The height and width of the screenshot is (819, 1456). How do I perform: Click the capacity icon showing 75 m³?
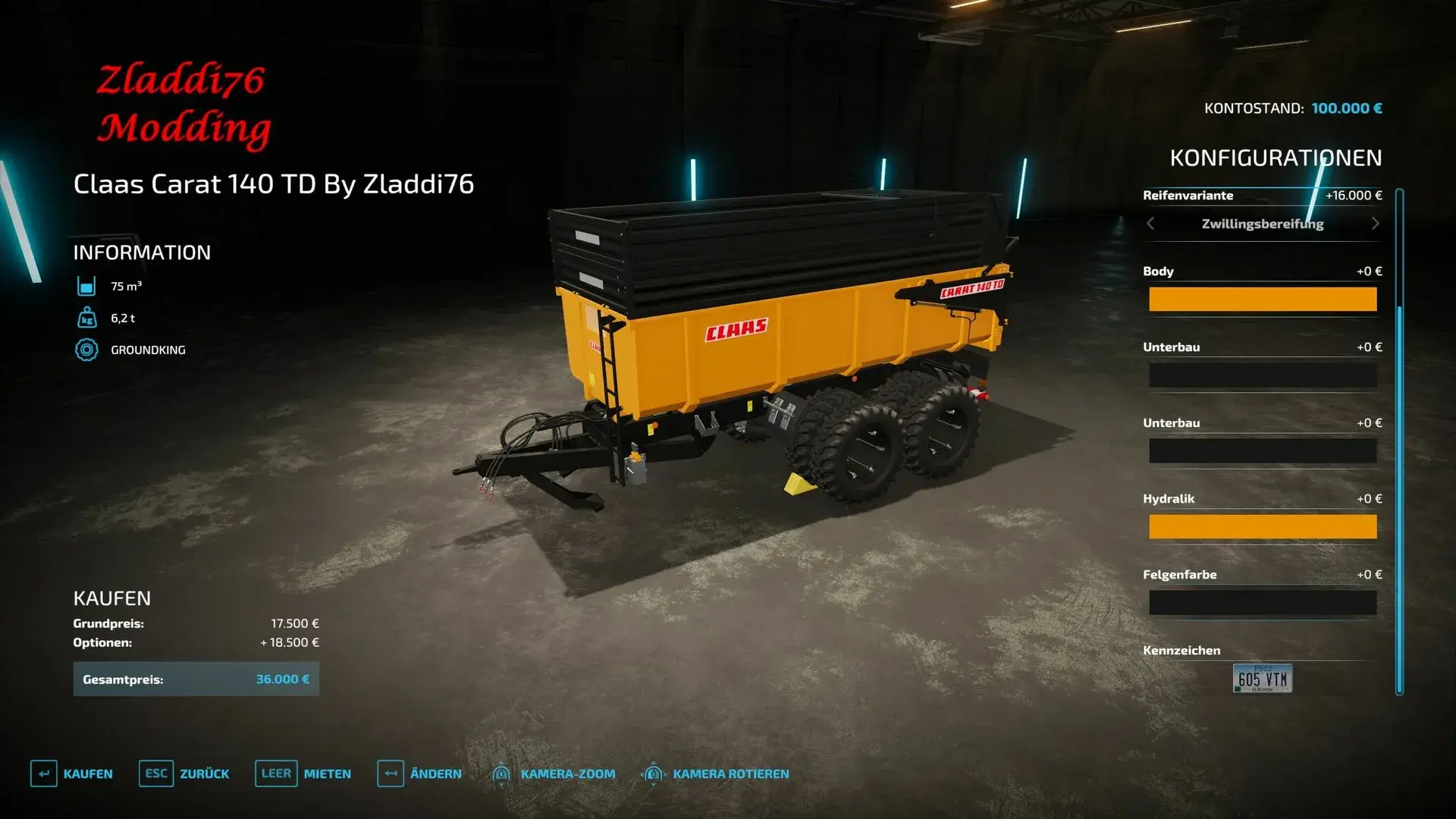(x=89, y=286)
